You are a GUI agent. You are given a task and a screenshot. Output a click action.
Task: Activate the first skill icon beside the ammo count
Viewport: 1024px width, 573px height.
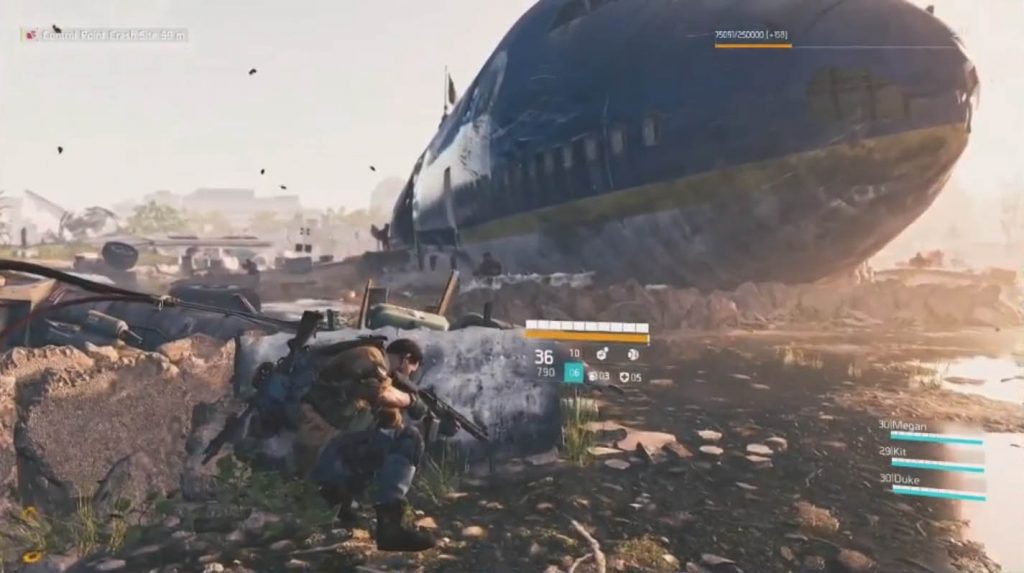(x=603, y=354)
